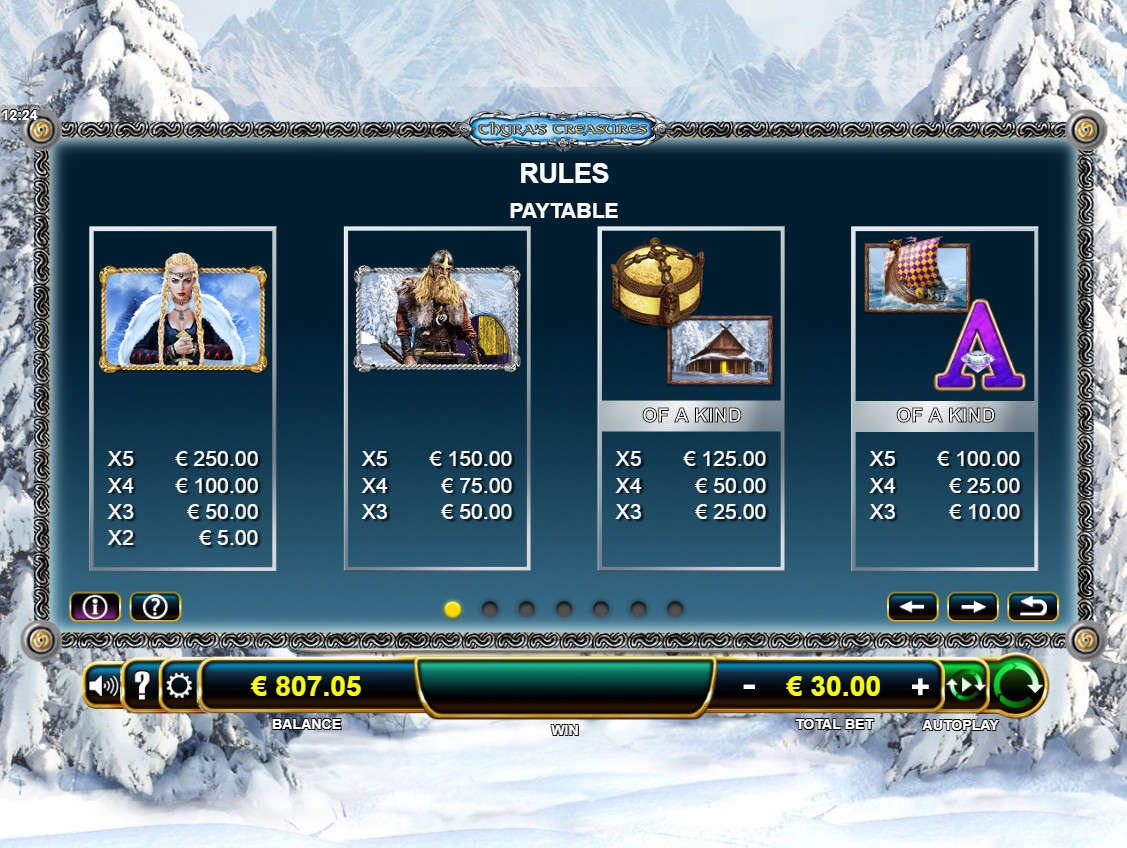The width and height of the screenshot is (1127, 848).
Task: Open the settings gear icon
Action: coord(180,686)
